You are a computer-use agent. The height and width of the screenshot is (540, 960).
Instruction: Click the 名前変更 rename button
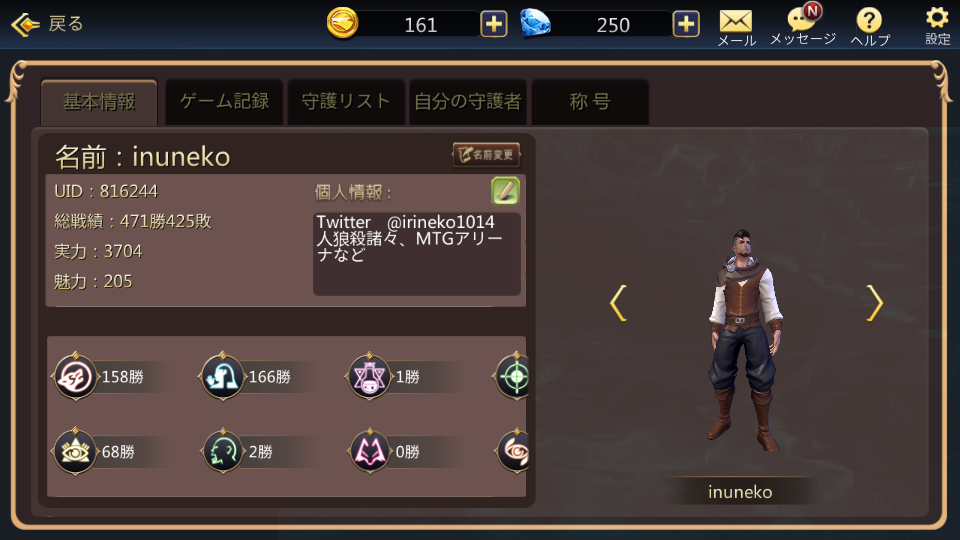tap(487, 155)
